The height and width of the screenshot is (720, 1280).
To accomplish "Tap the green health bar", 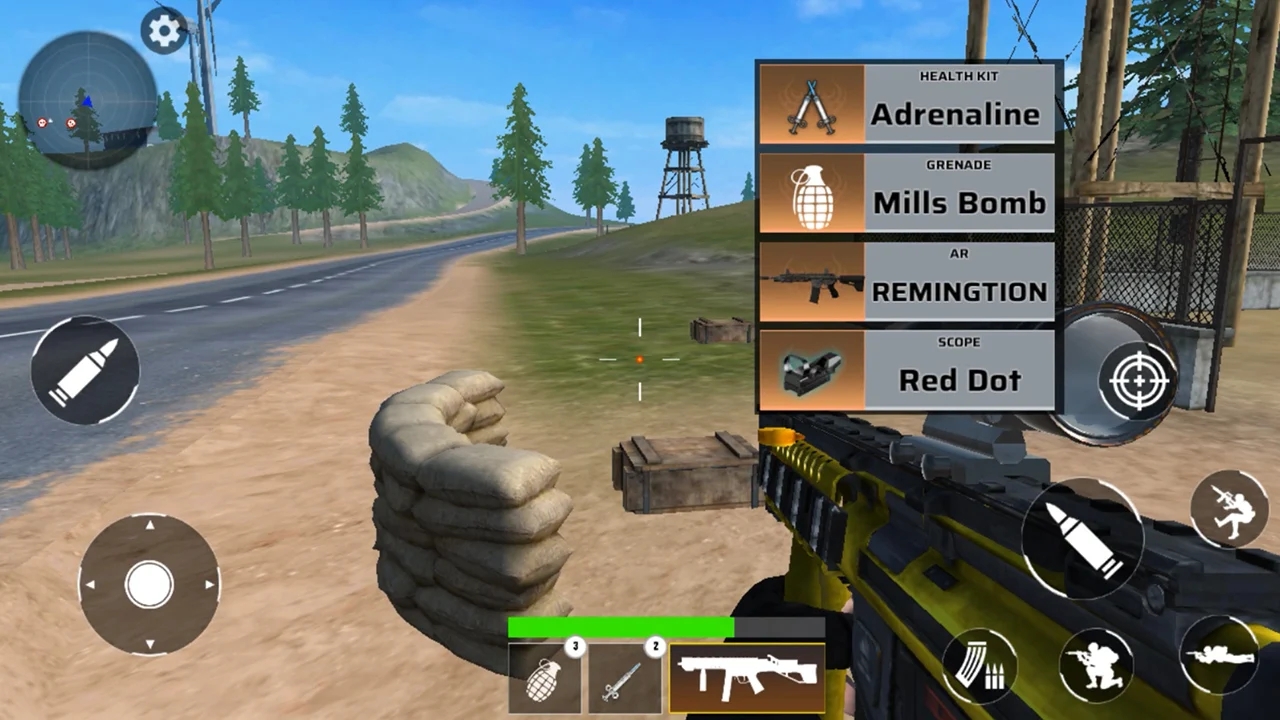I will pyautogui.click(x=620, y=625).
